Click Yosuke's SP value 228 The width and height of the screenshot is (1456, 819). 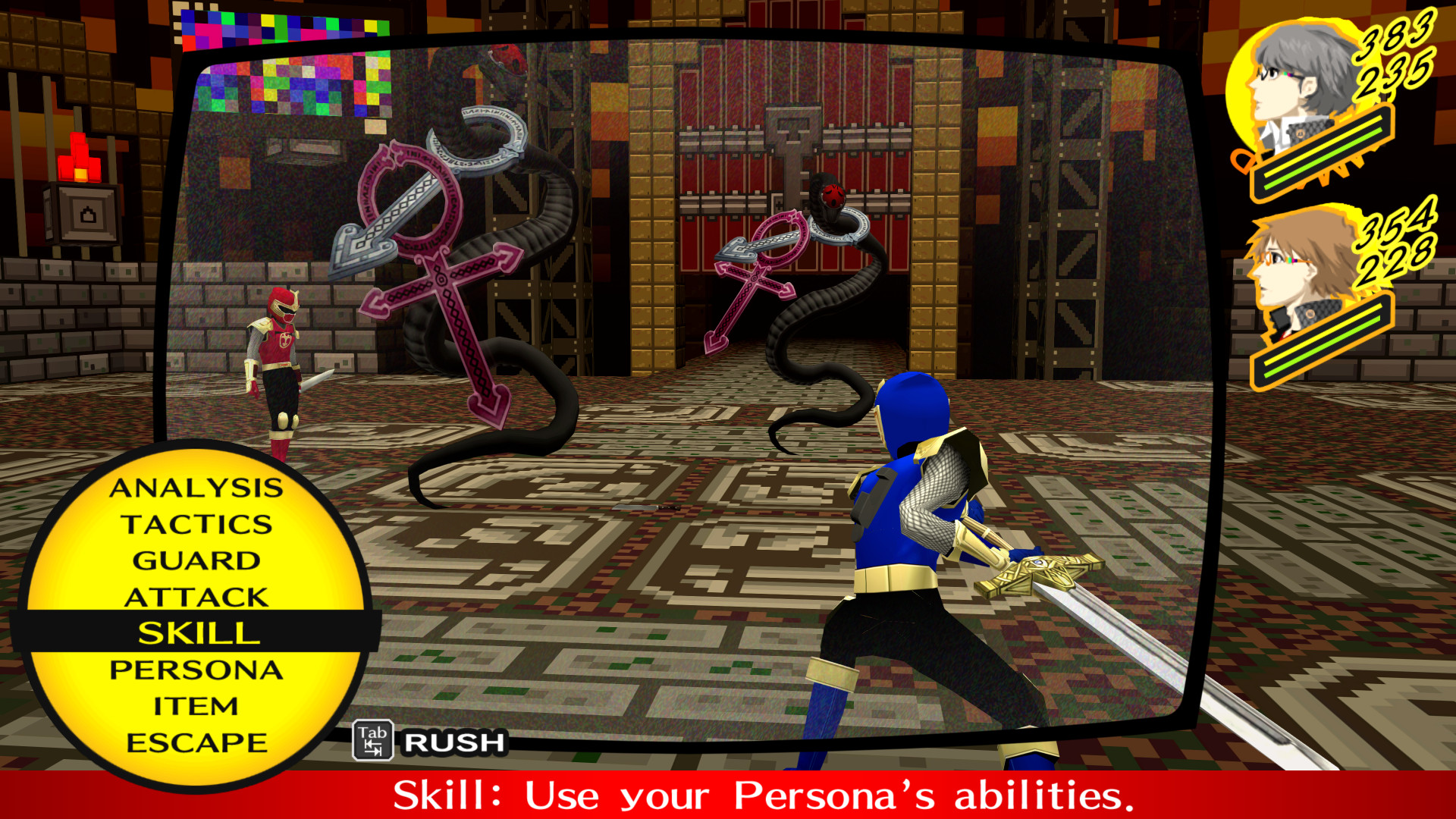[1398, 265]
